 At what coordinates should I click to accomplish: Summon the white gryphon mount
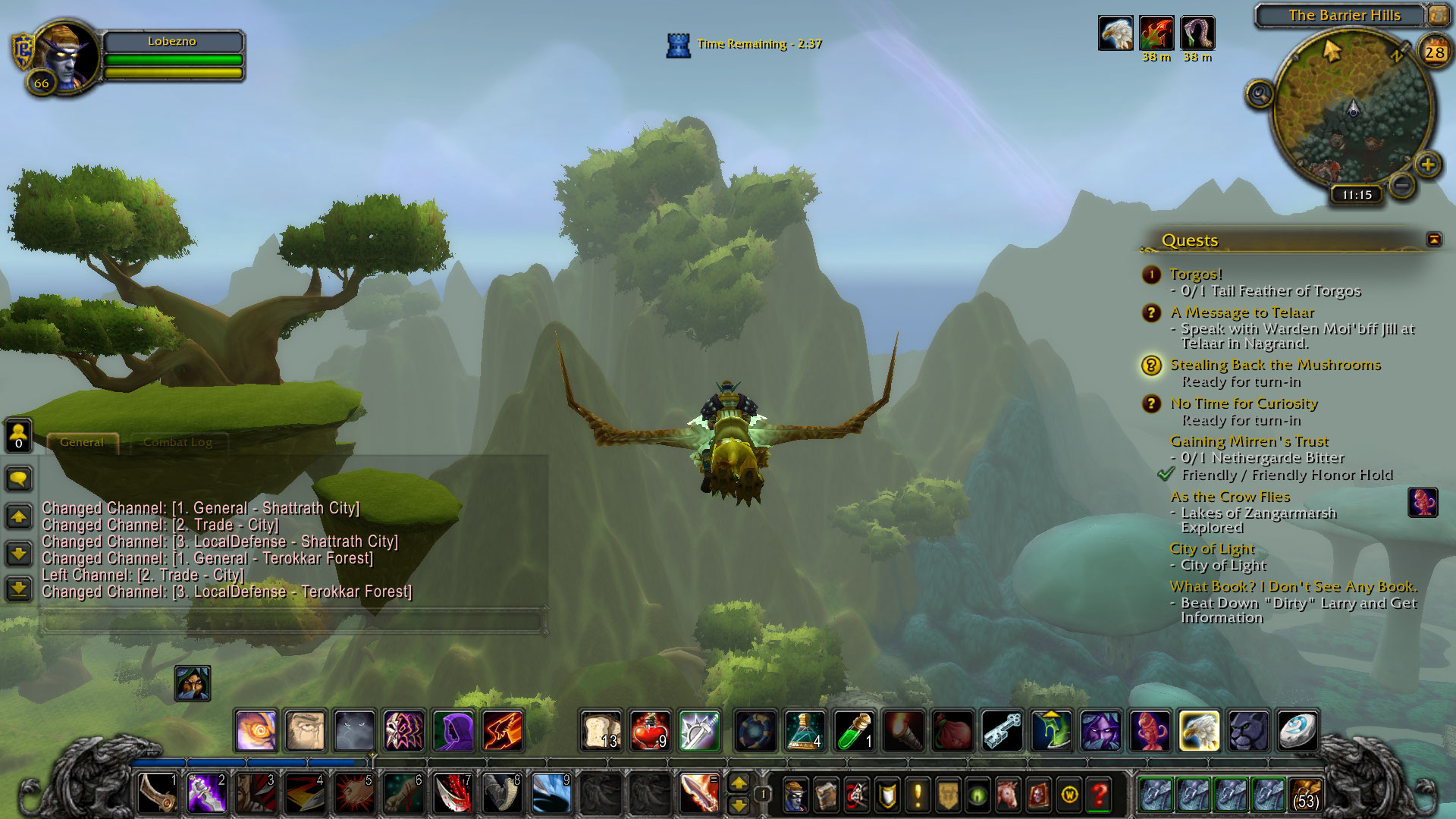click(1199, 731)
